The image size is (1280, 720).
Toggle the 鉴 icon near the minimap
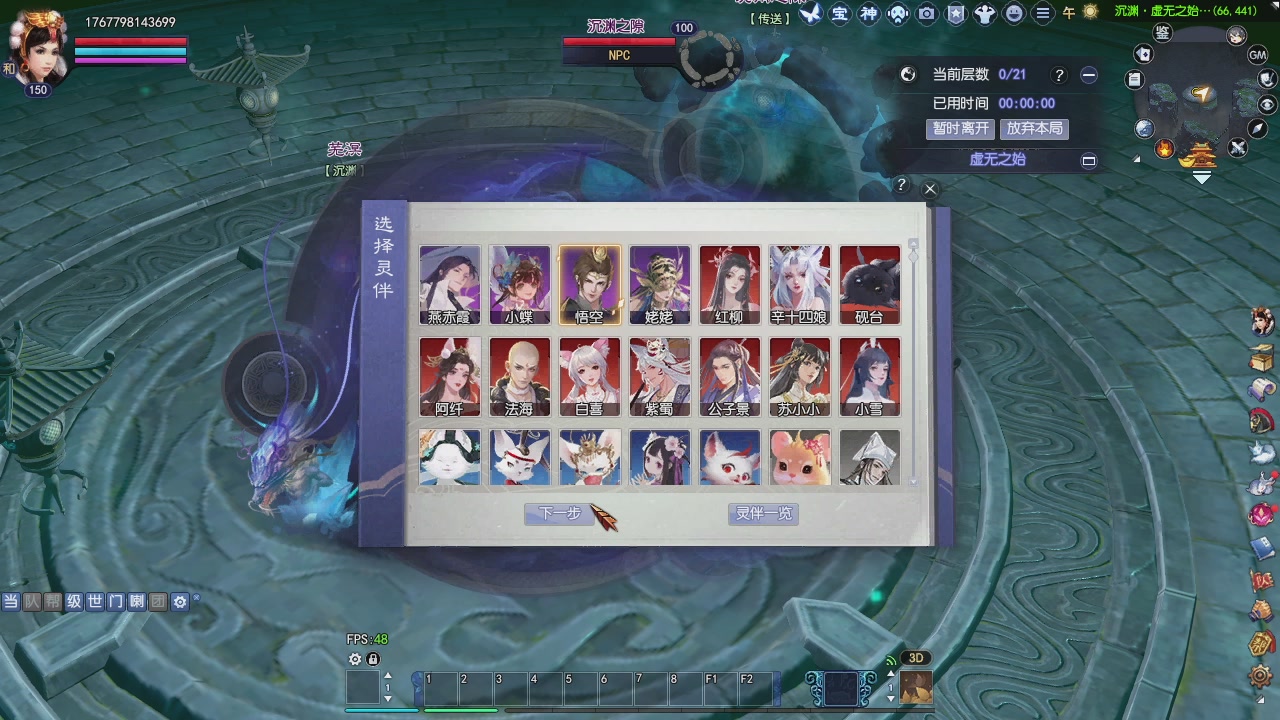click(1161, 35)
